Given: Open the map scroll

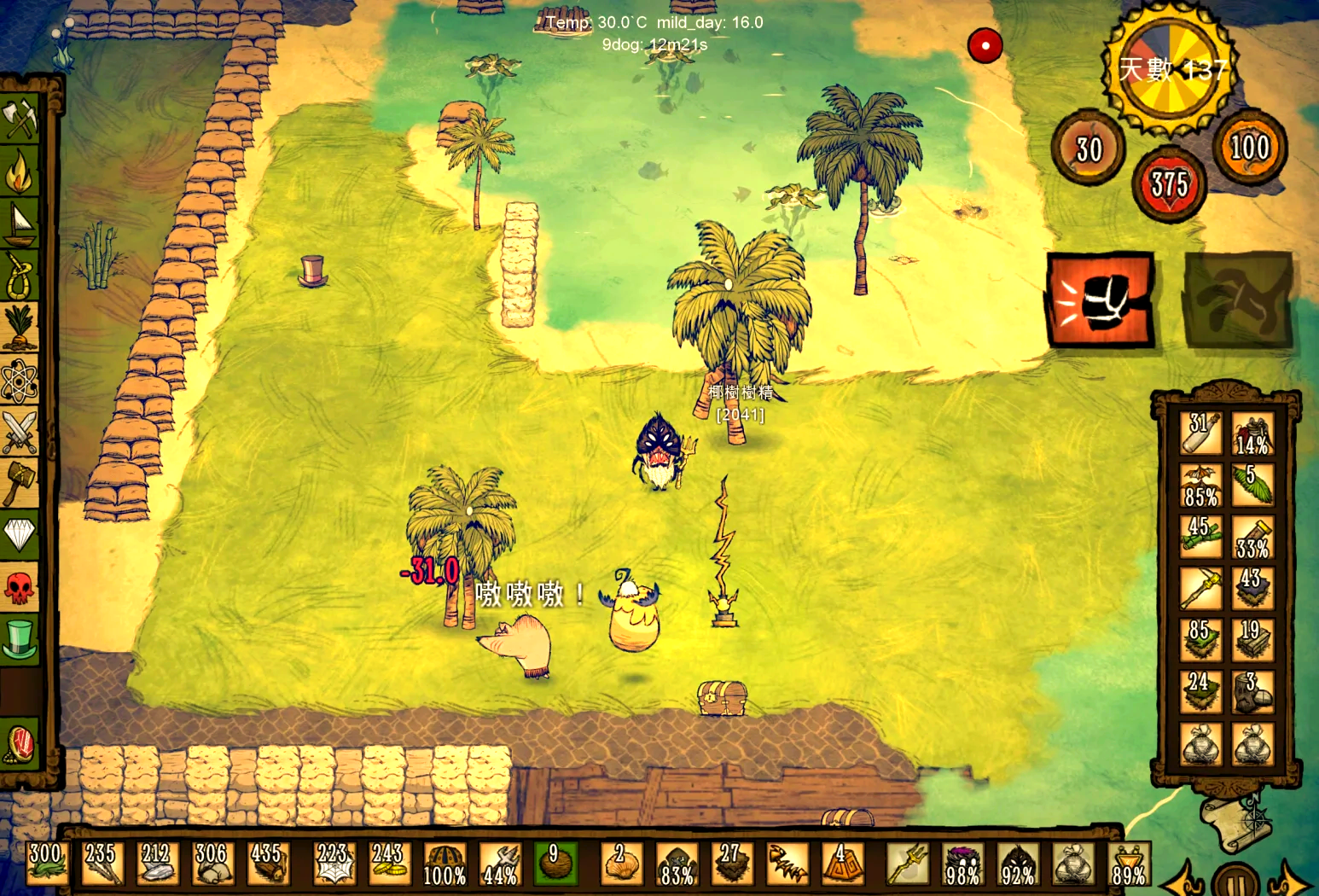Looking at the screenshot, I should pyautogui.click(x=1235, y=821).
